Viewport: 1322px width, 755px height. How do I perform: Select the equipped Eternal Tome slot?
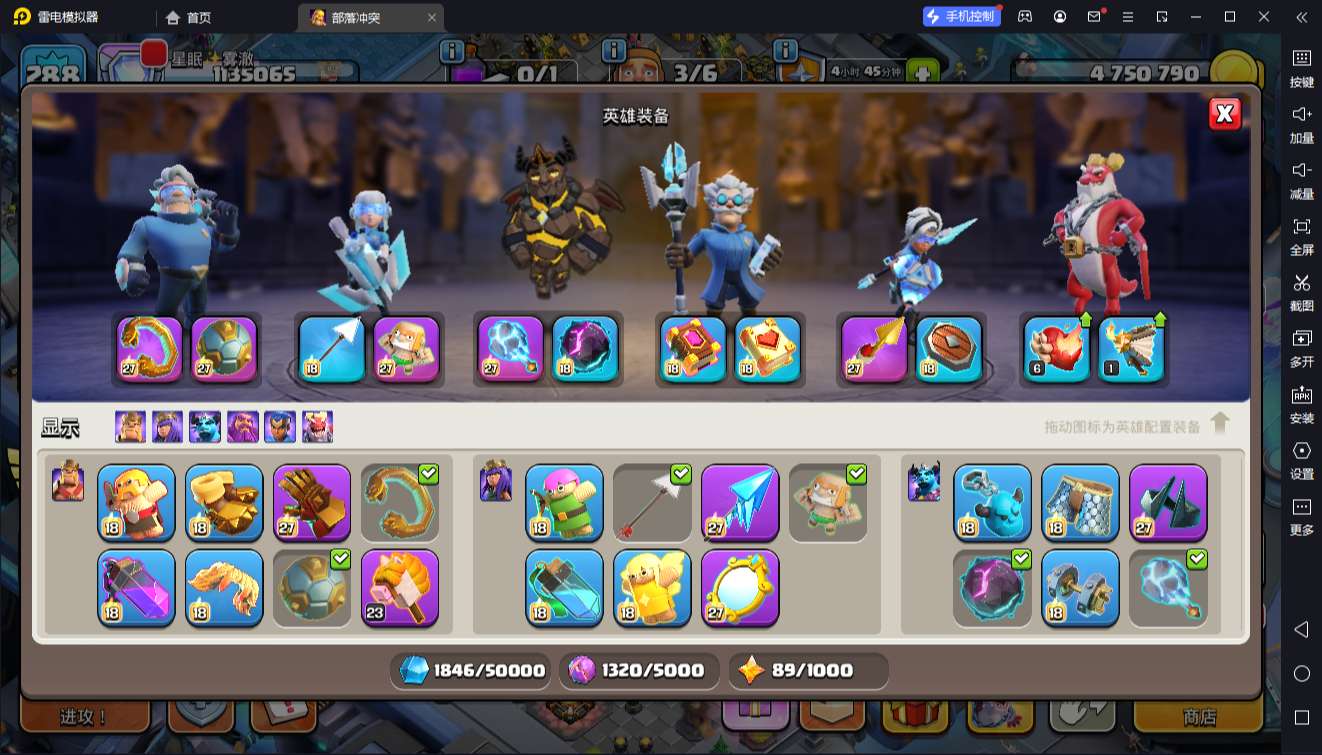[x=693, y=349]
